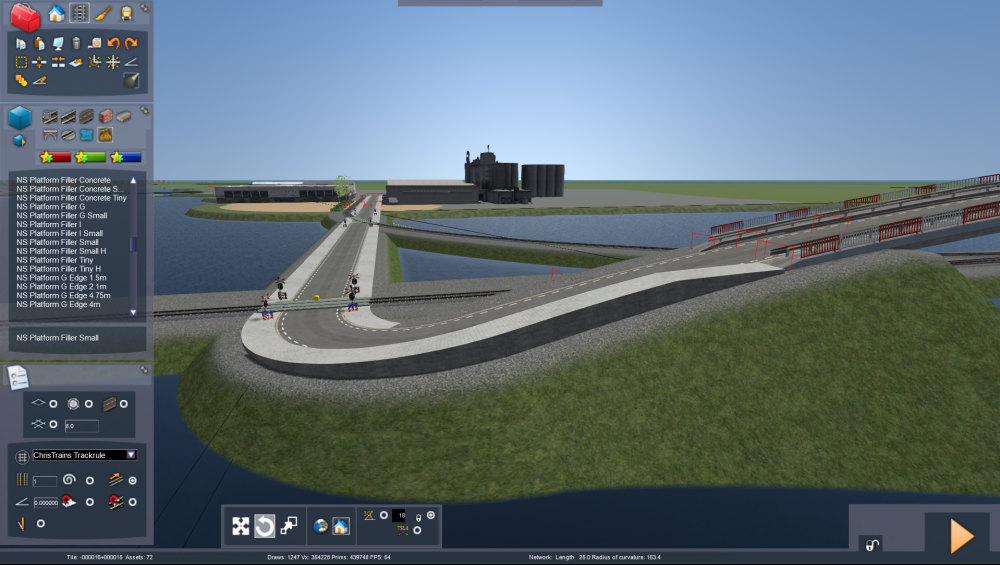Select the brick wall asset category
The image size is (1000, 565).
(106, 116)
